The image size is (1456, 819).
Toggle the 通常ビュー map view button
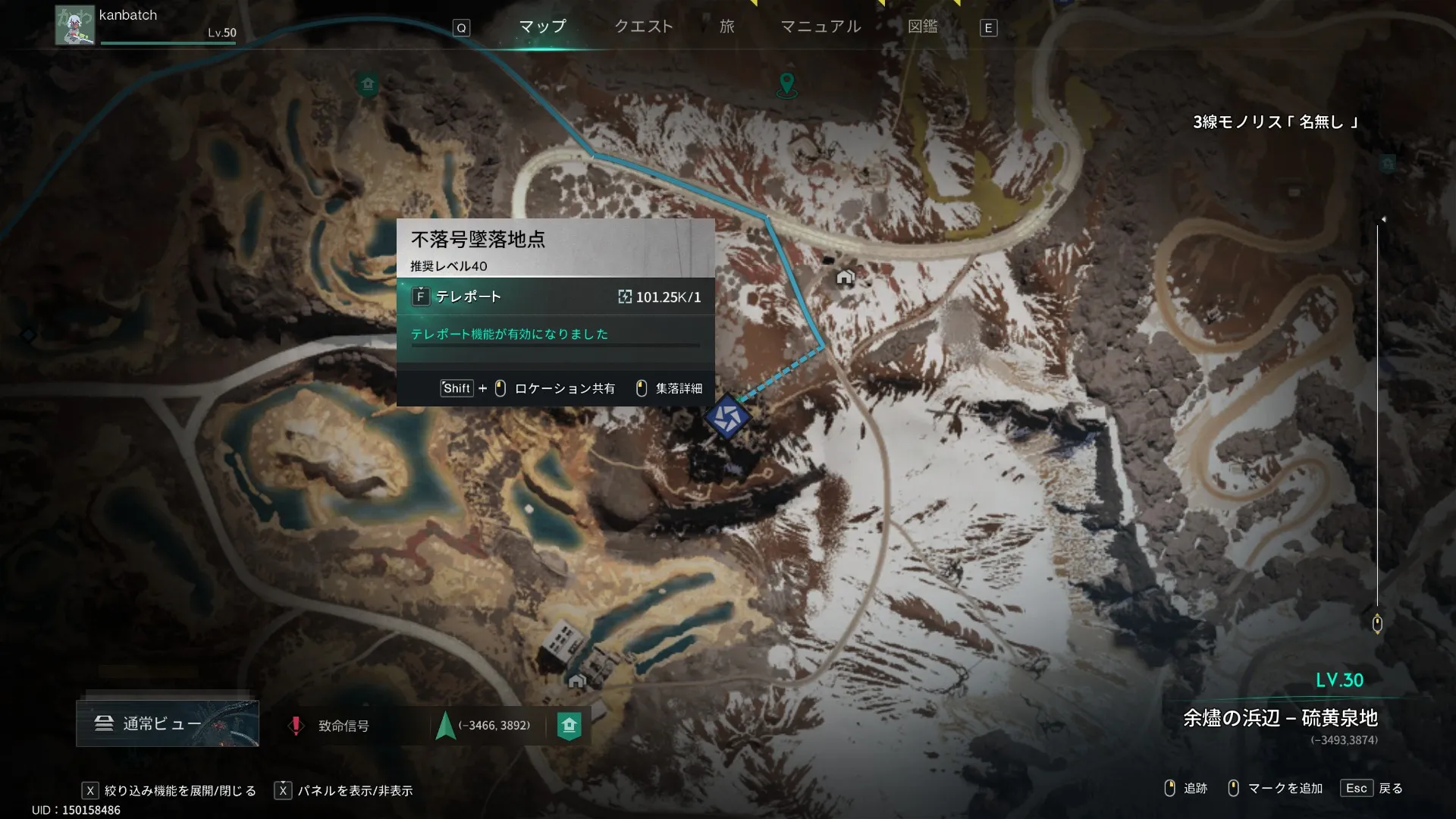click(168, 723)
